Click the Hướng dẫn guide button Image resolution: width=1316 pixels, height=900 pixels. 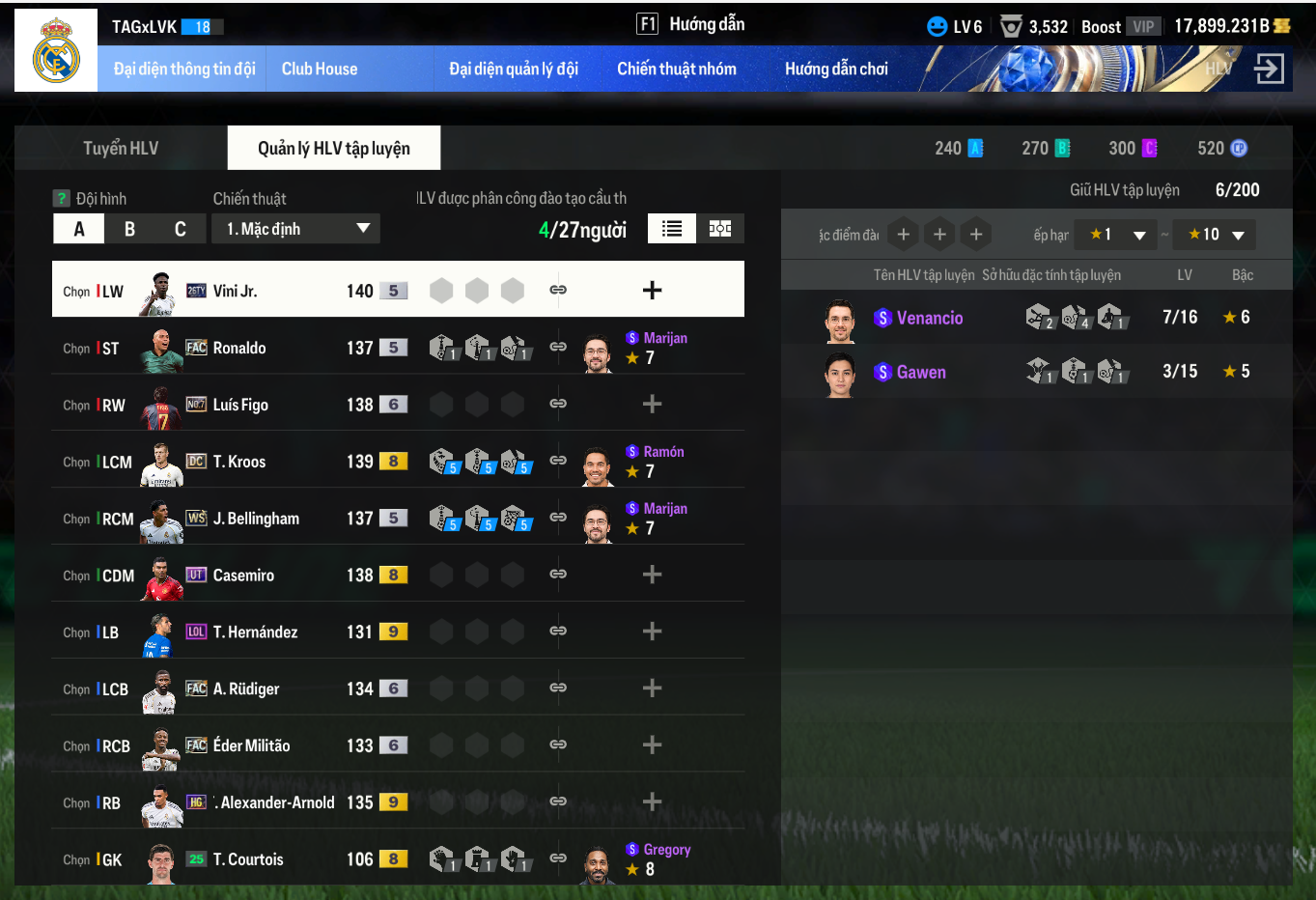coord(691,24)
